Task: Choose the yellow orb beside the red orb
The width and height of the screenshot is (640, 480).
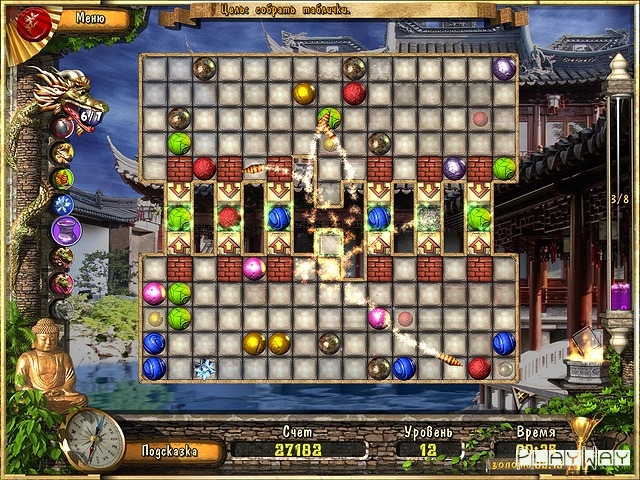Action: click(304, 94)
